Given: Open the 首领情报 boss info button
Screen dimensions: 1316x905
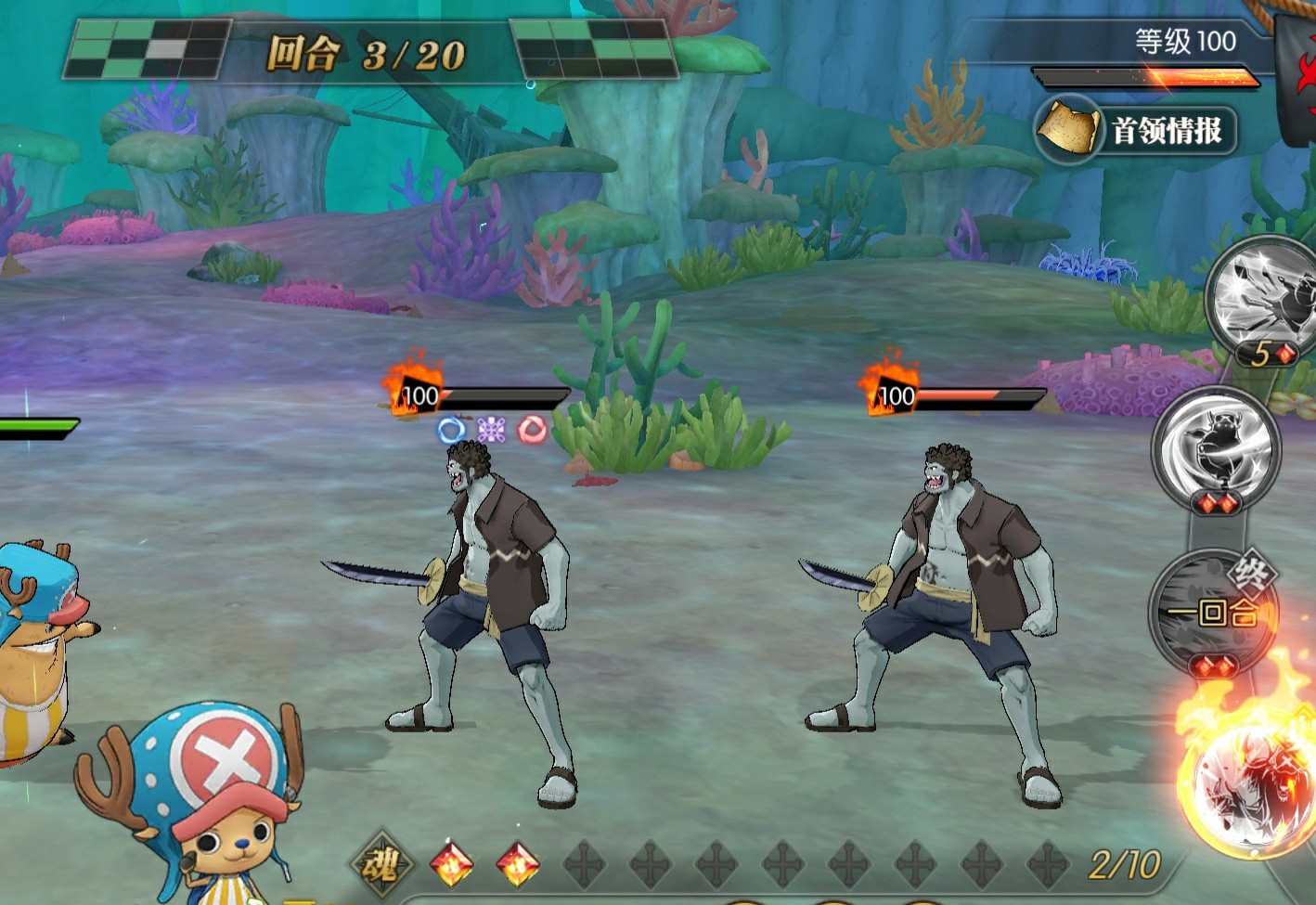Looking at the screenshot, I should pos(1137,131).
